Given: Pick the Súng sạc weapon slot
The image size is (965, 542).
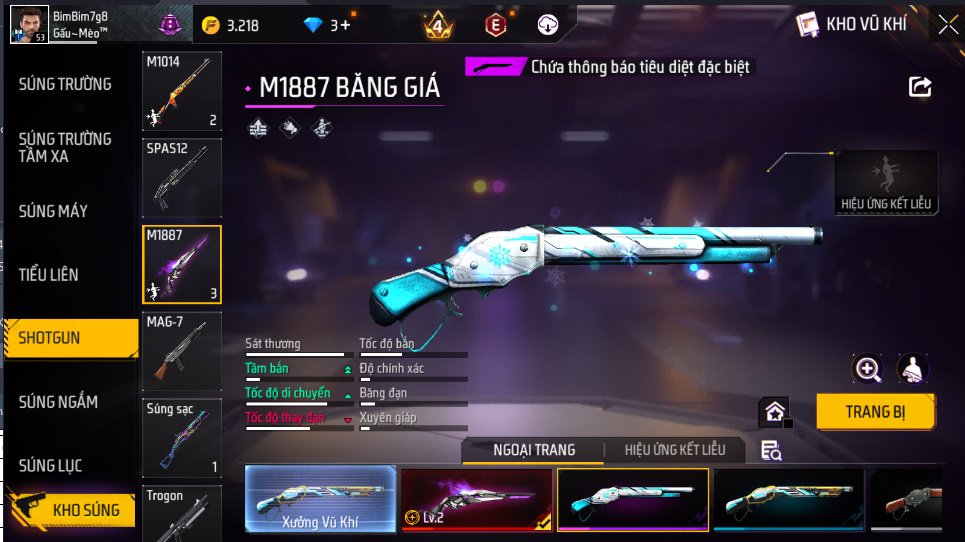Looking at the screenshot, I should coord(182,438).
